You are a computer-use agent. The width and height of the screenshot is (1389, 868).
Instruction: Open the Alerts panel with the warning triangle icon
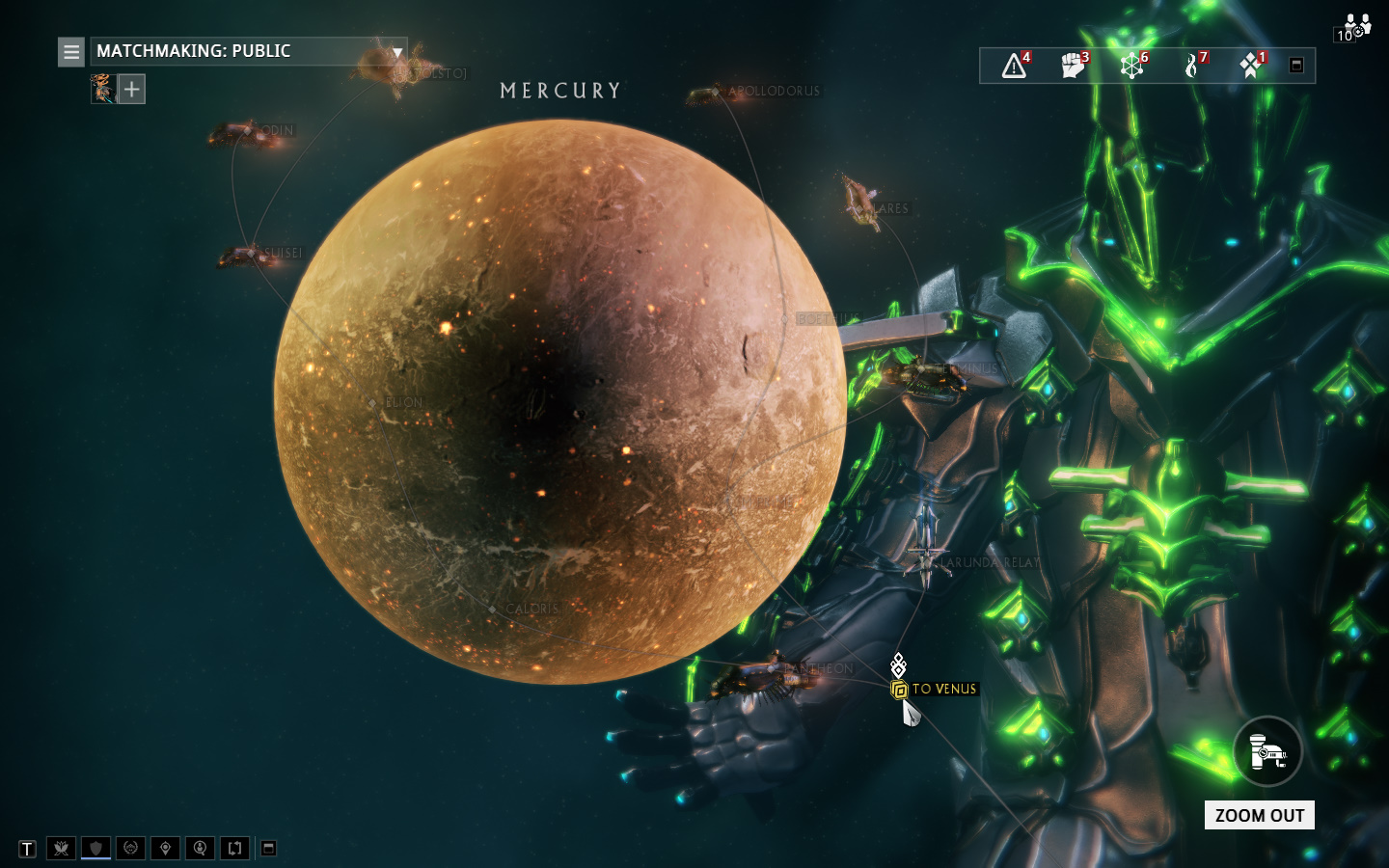click(1012, 66)
